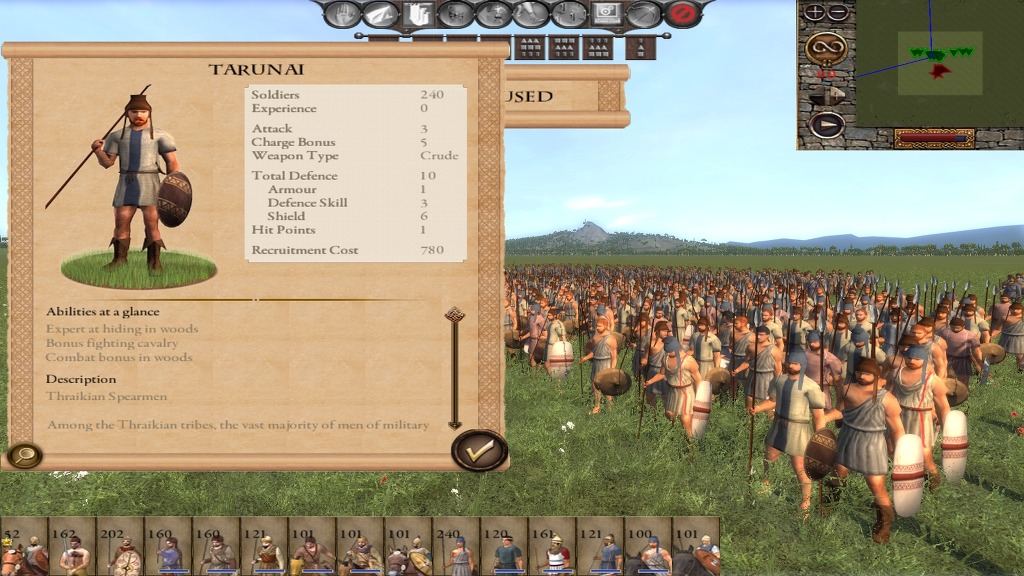Image resolution: width=1024 pixels, height=576 pixels.
Task: Toggle the shield guard mode button
Action: point(417,14)
